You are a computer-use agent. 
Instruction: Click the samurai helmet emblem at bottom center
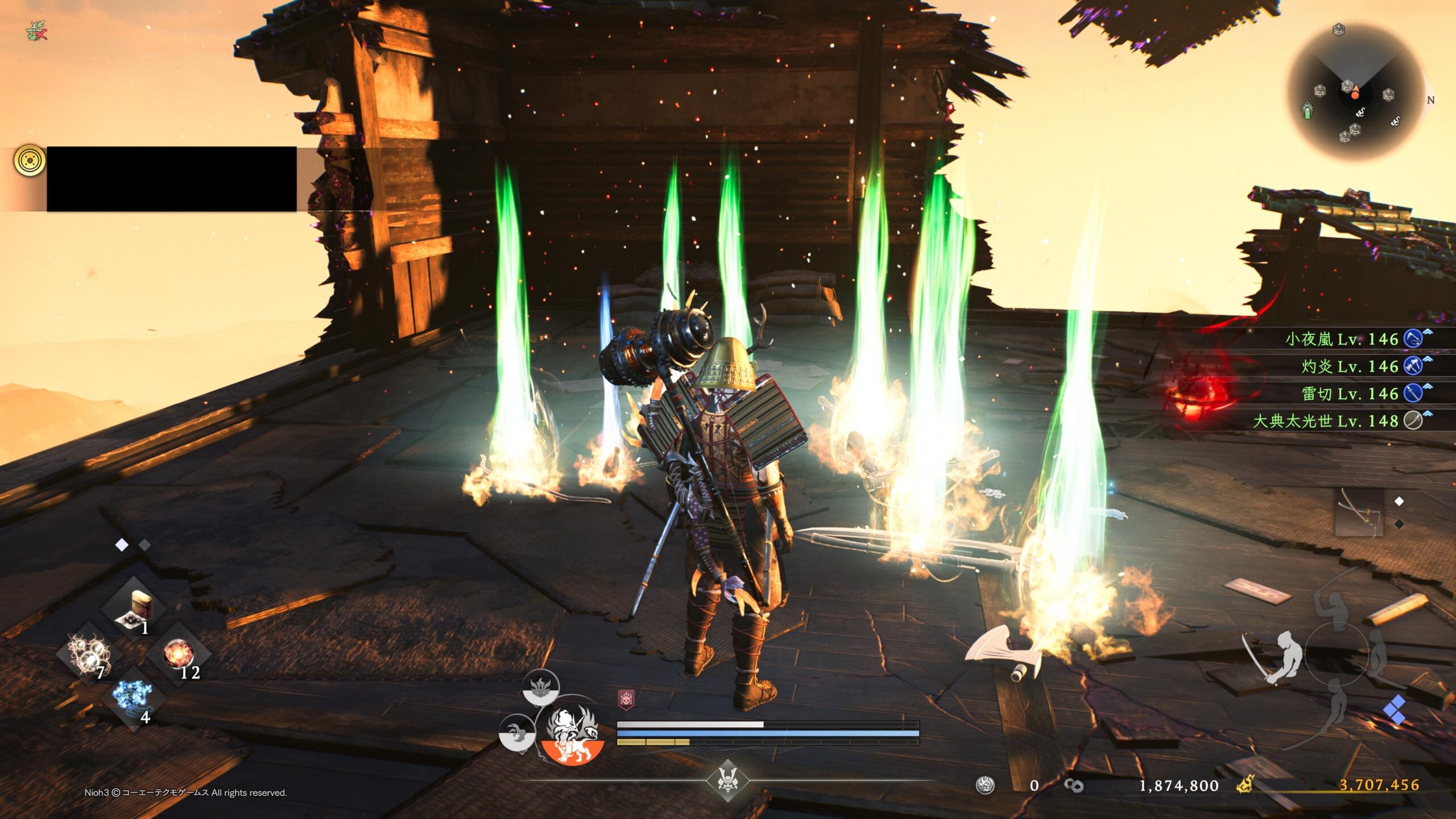coord(727,780)
